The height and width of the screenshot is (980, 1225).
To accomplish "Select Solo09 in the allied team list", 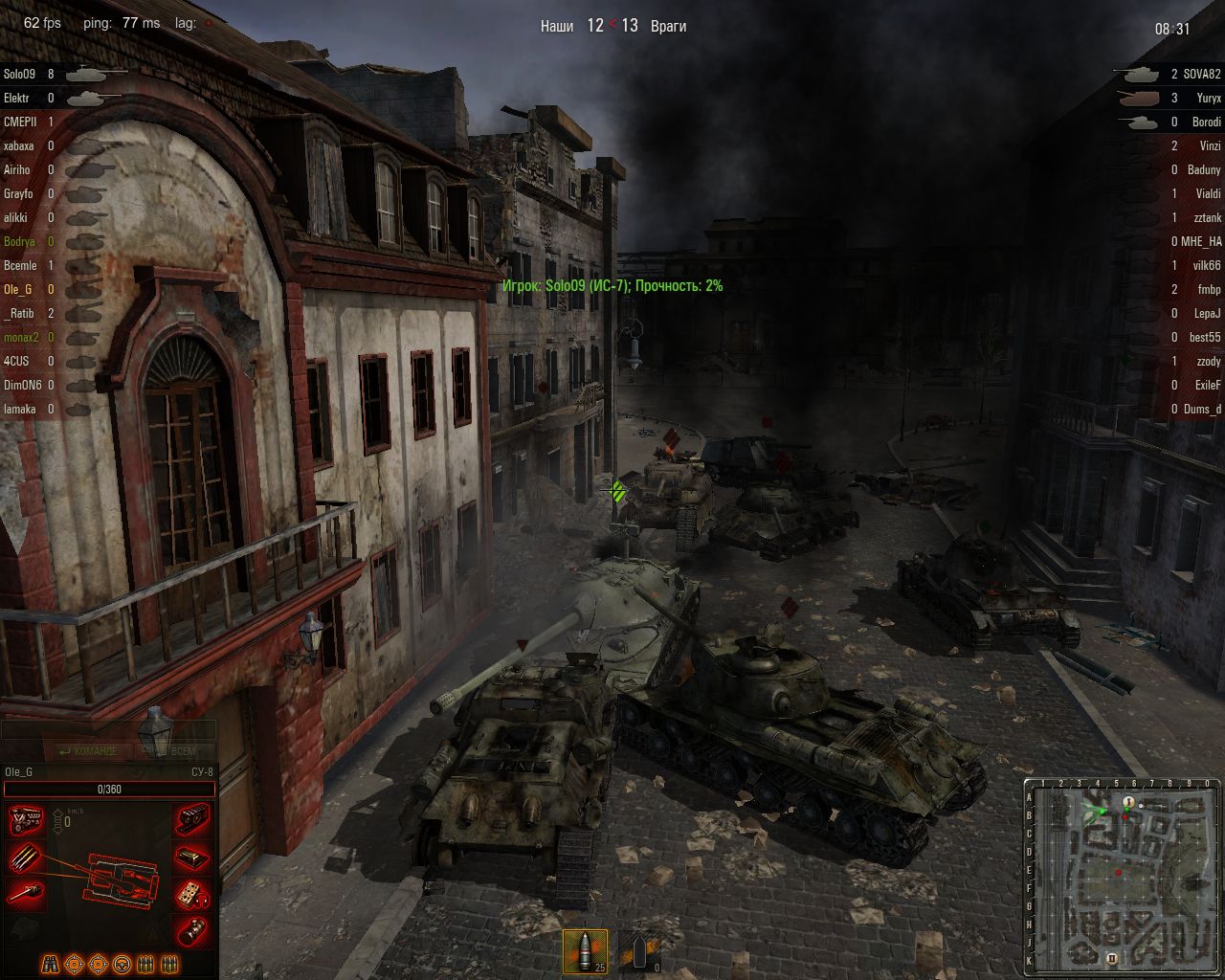I will pos(19,74).
